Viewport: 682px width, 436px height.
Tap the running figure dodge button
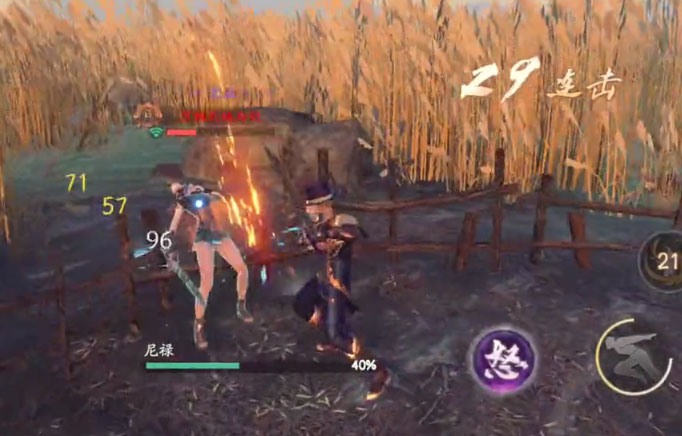tap(631, 355)
